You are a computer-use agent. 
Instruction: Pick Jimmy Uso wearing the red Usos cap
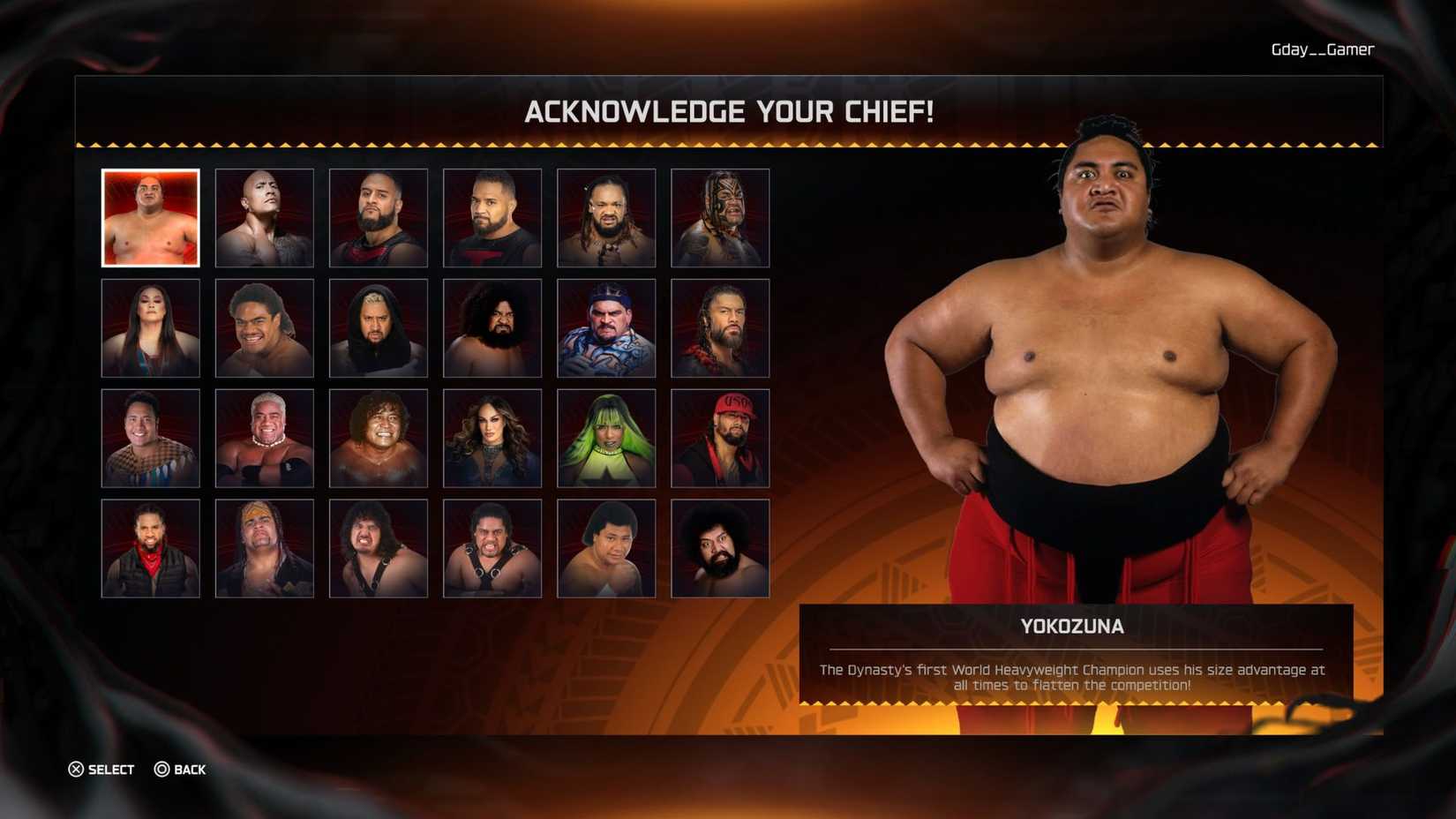point(719,437)
